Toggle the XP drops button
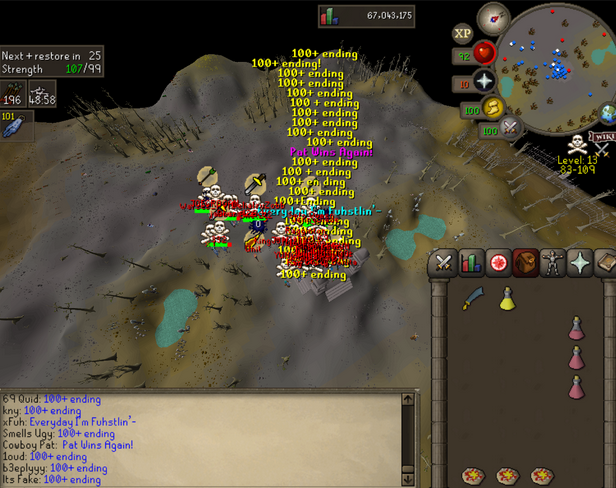The height and width of the screenshot is (488, 616). 463,32
